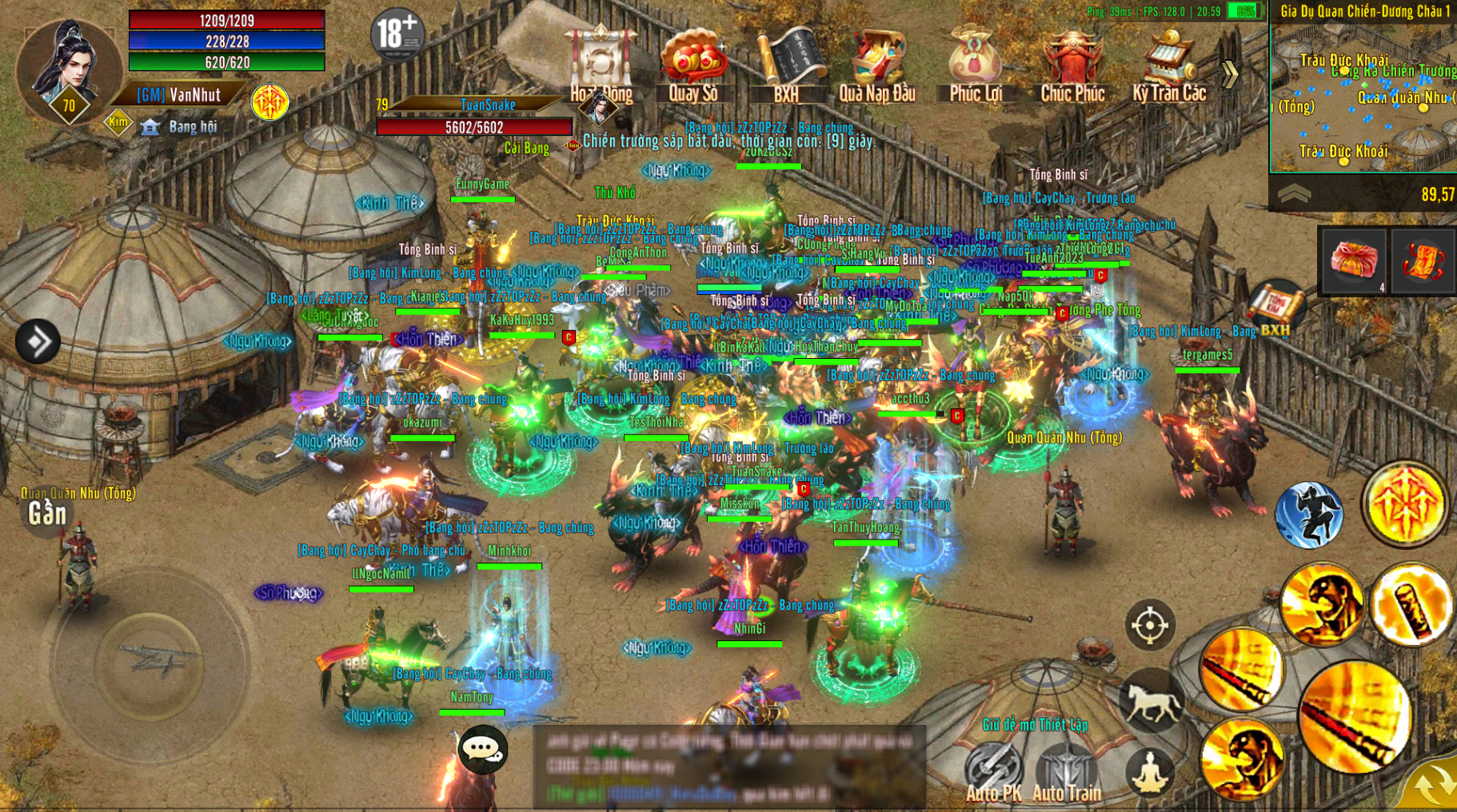Open Quà Nạp Đầu first-recharge gift
The width and height of the screenshot is (1457, 812).
[x=877, y=66]
